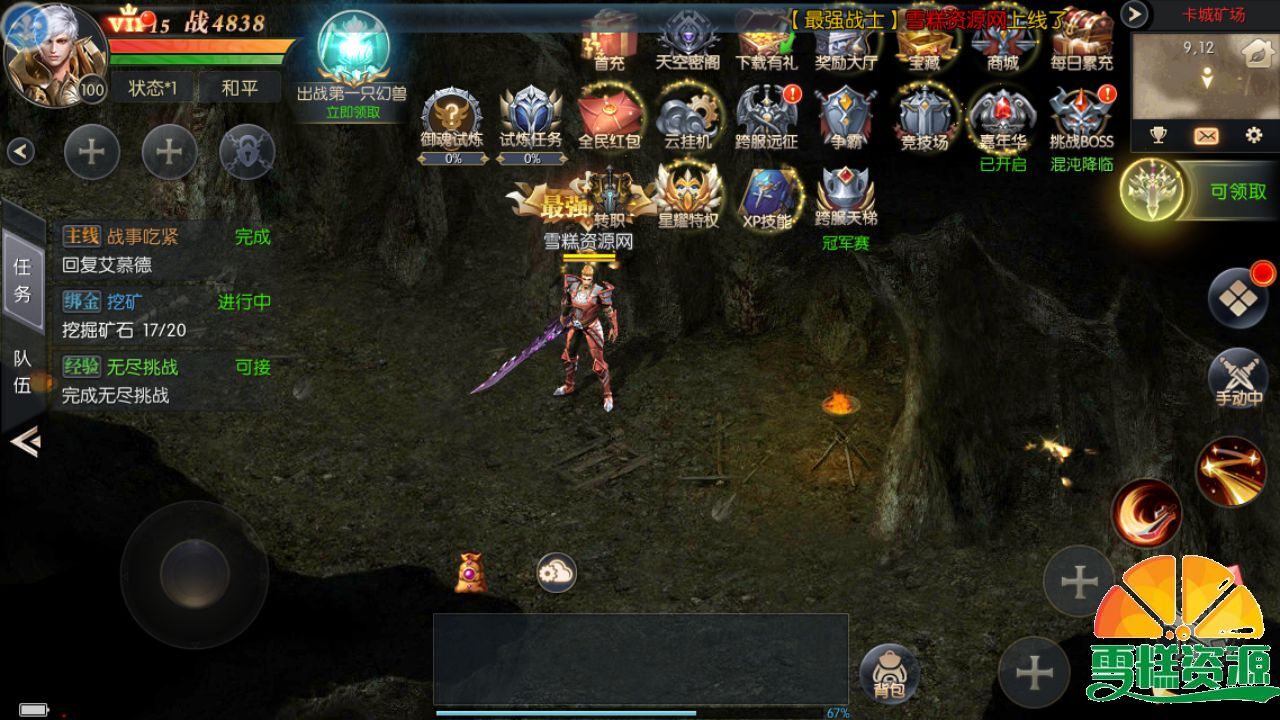This screenshot has width=1280, height=720.
Task: Switch to the 队伍 team tab
Action: coord(22,371)
